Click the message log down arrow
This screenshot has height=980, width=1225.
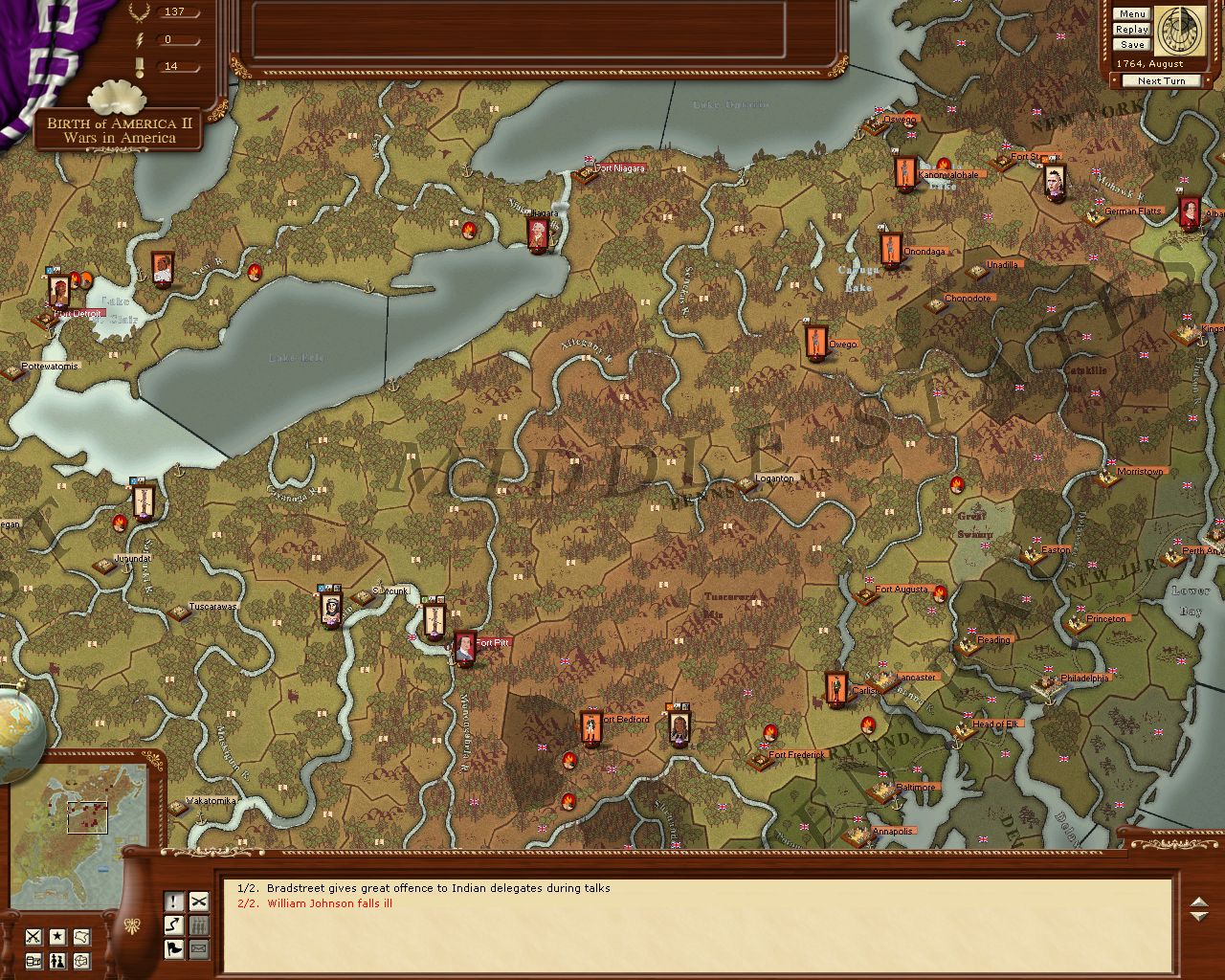[x=1199, y=917]
